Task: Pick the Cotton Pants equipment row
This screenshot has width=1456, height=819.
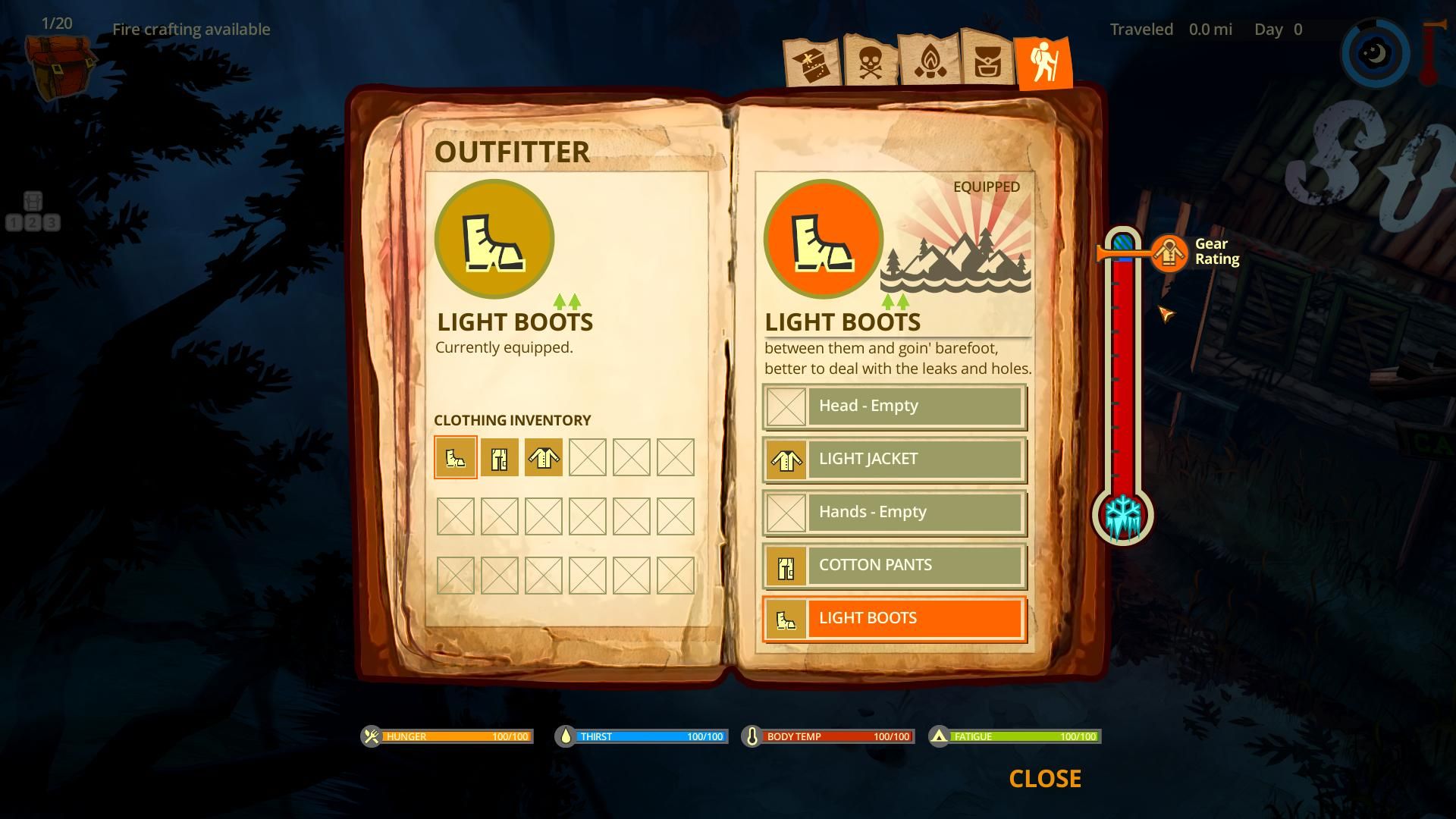Action: [x=895, y=566]
